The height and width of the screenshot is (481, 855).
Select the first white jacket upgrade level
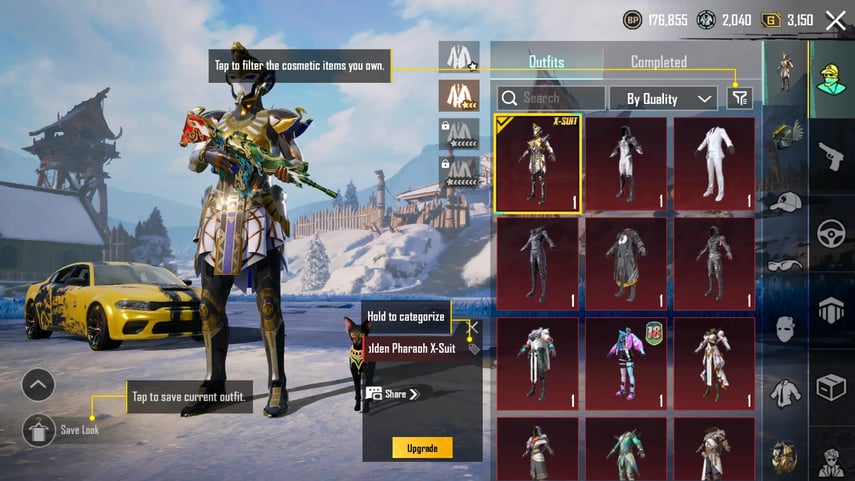click(x=459, y=57)
